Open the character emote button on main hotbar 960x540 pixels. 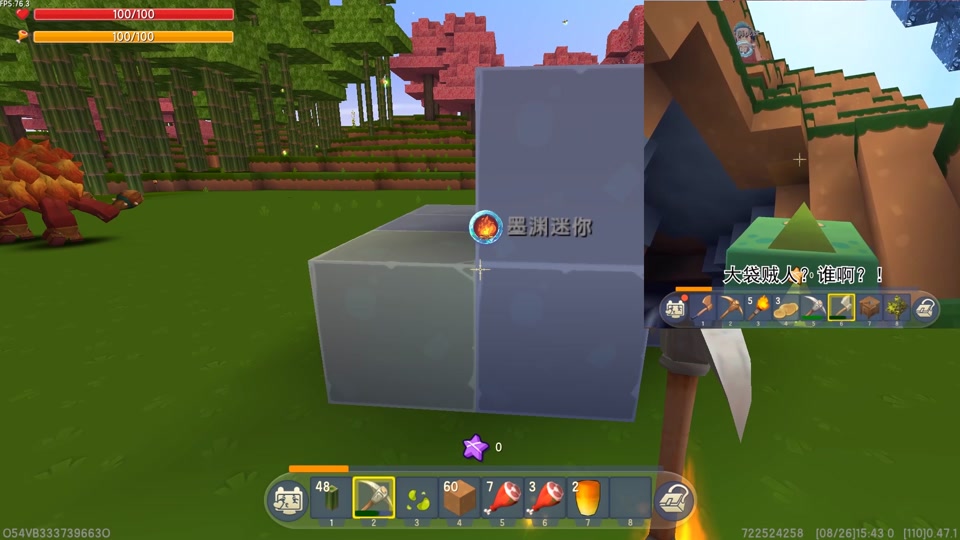pos(288,498)
